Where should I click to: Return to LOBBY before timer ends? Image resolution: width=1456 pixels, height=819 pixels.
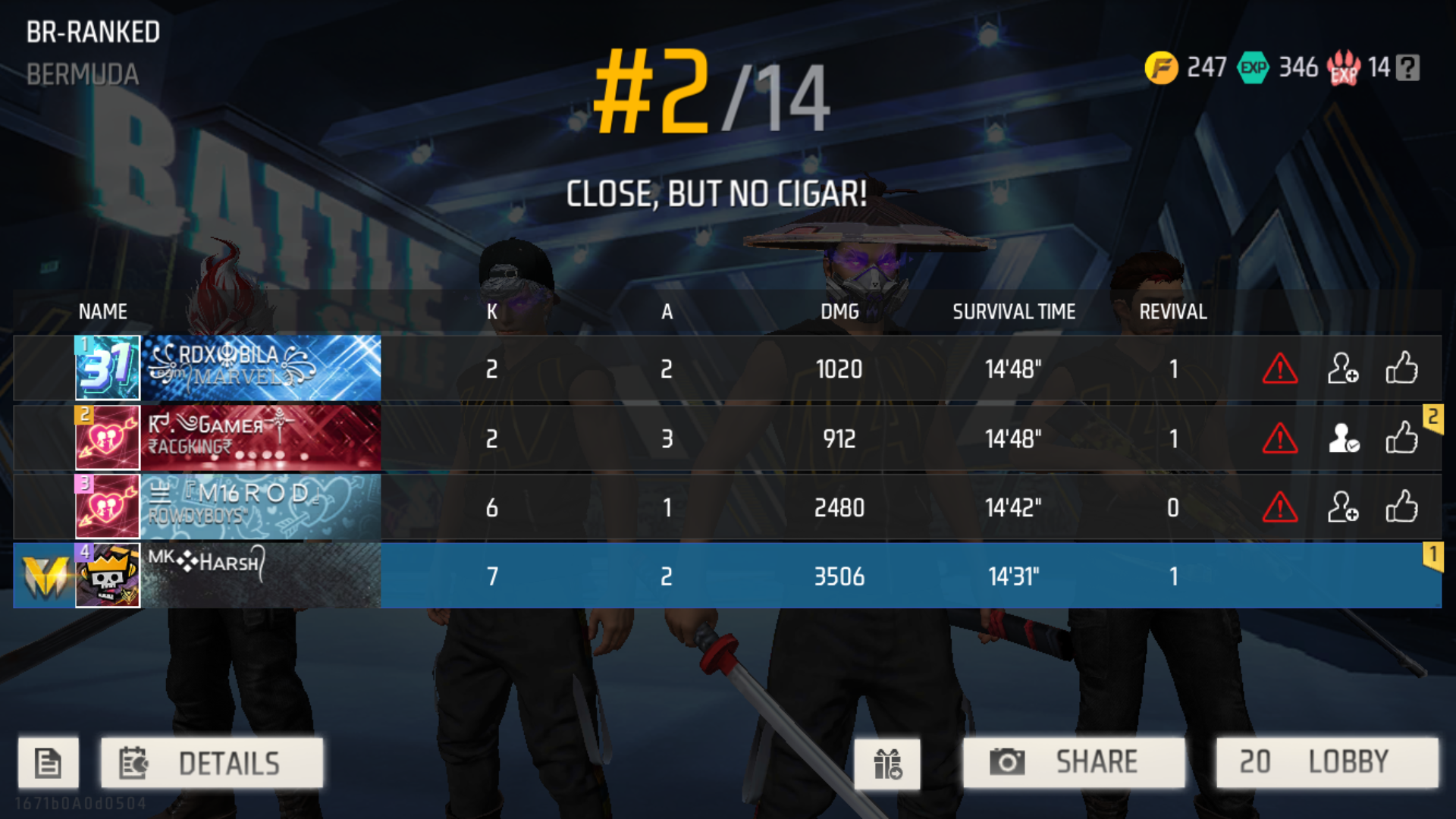pos(1323,762)
